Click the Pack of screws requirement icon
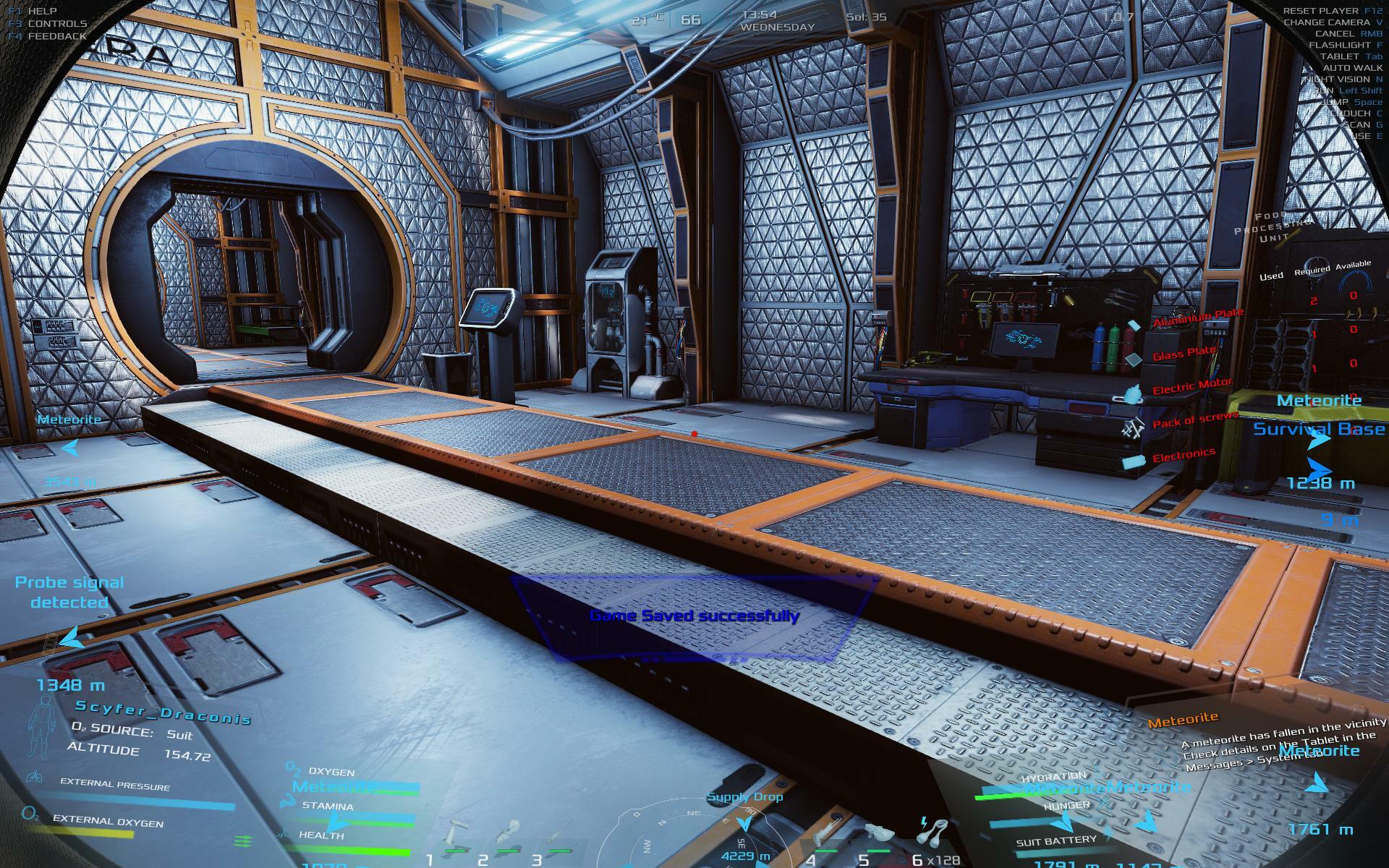Viewport: 1389px width, 868px height. 1132,430
